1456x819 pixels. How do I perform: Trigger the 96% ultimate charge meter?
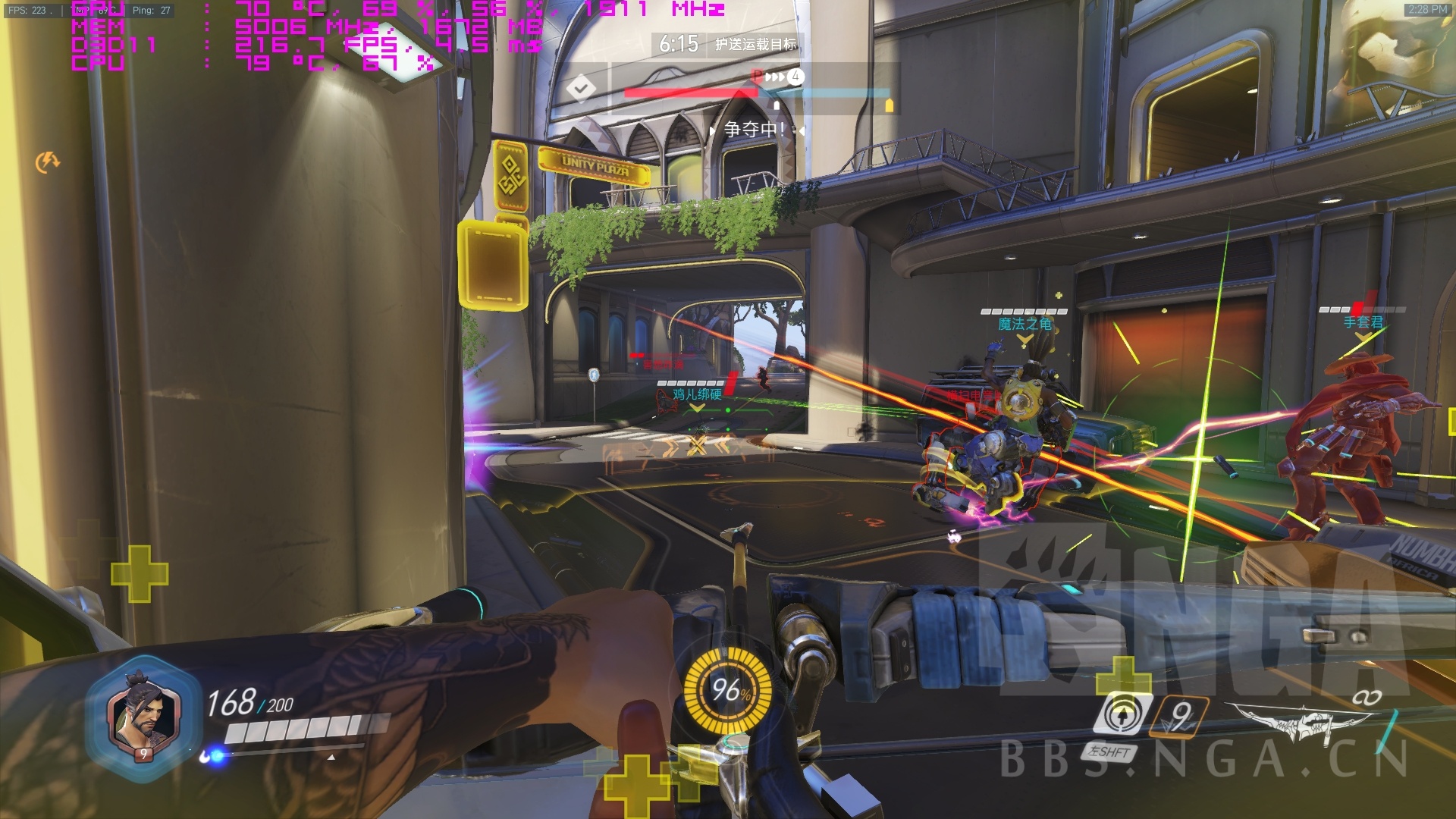point(728,690)
